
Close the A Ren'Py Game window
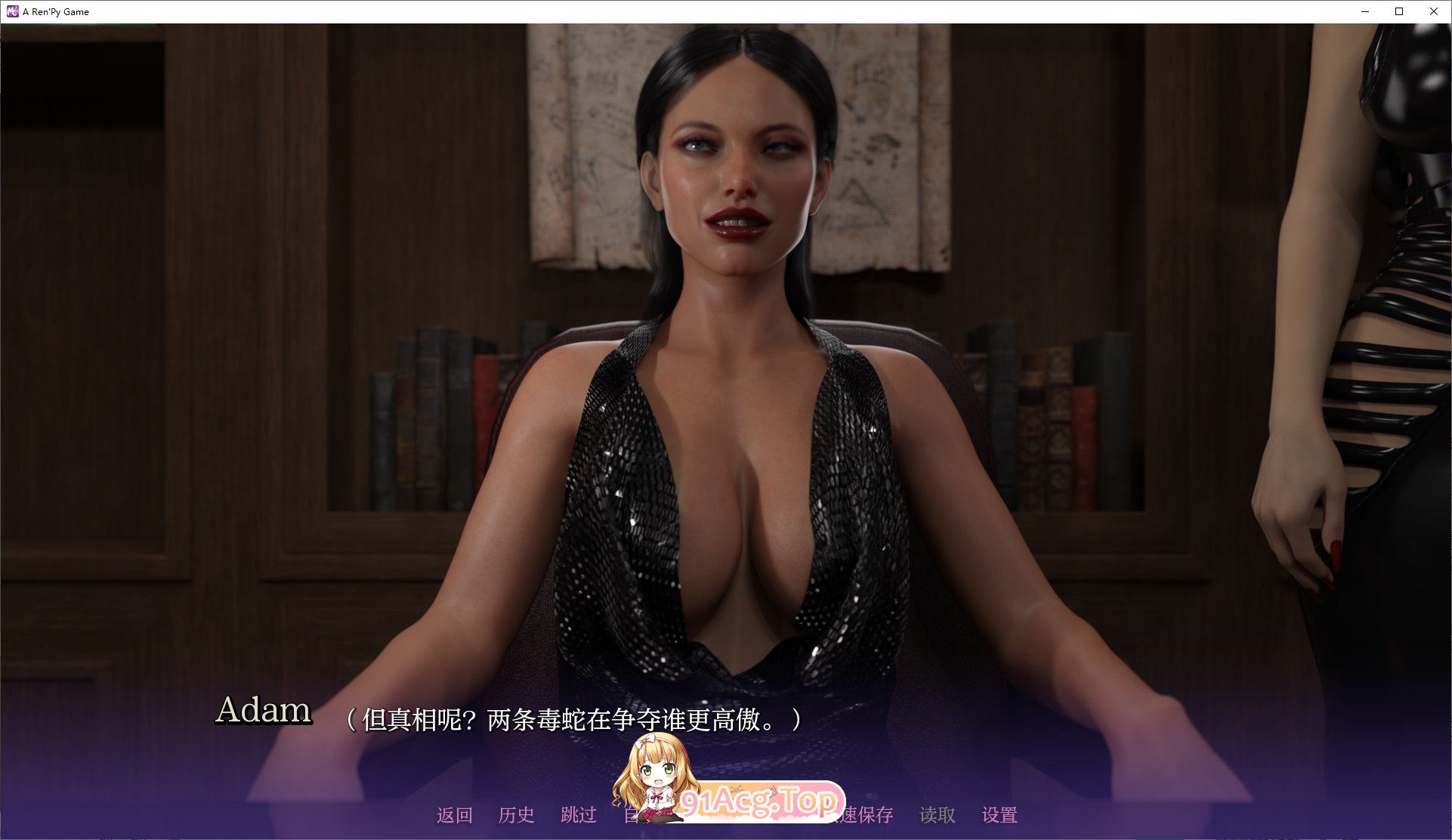1433,11
